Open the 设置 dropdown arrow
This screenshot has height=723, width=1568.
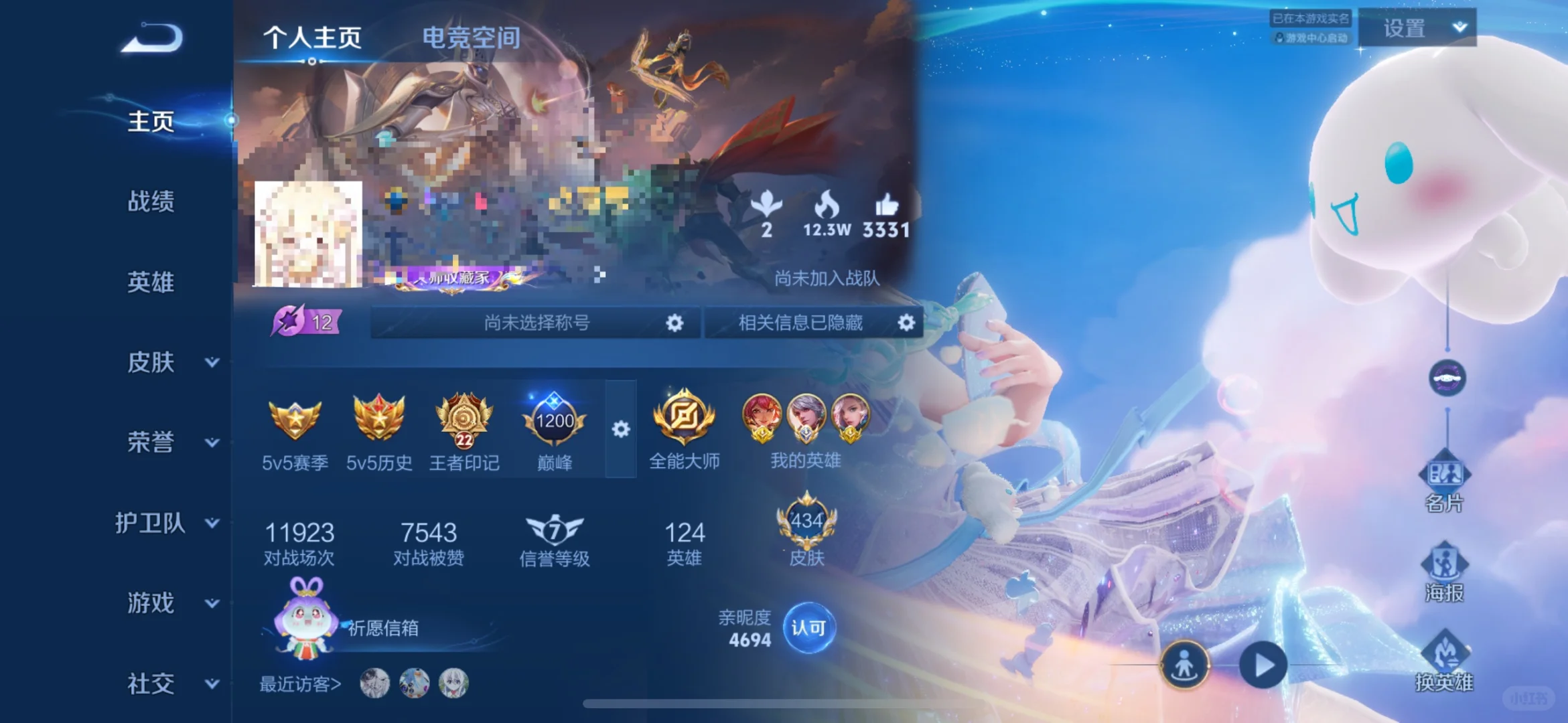1459,28
